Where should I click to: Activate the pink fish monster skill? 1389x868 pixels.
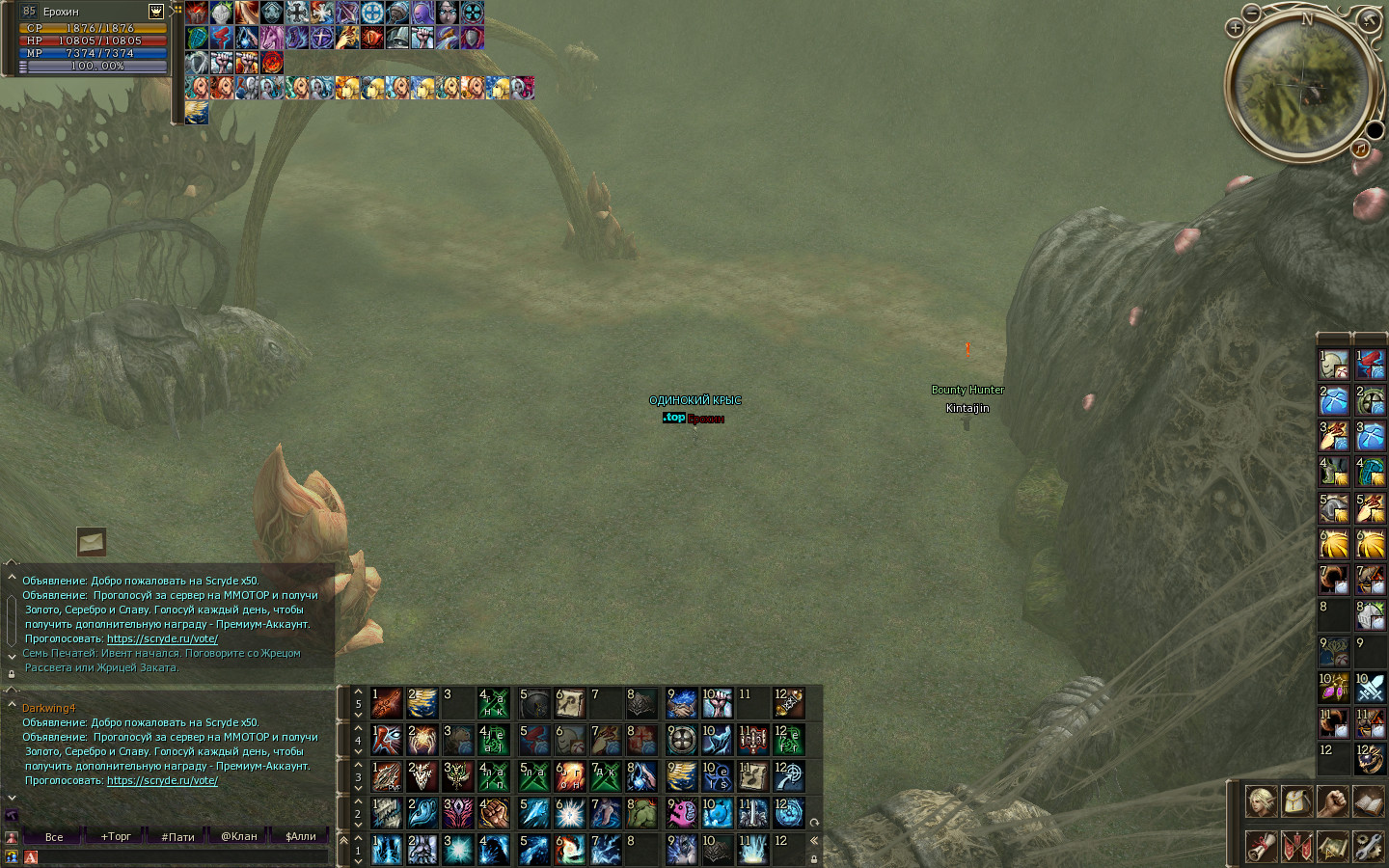682,813
